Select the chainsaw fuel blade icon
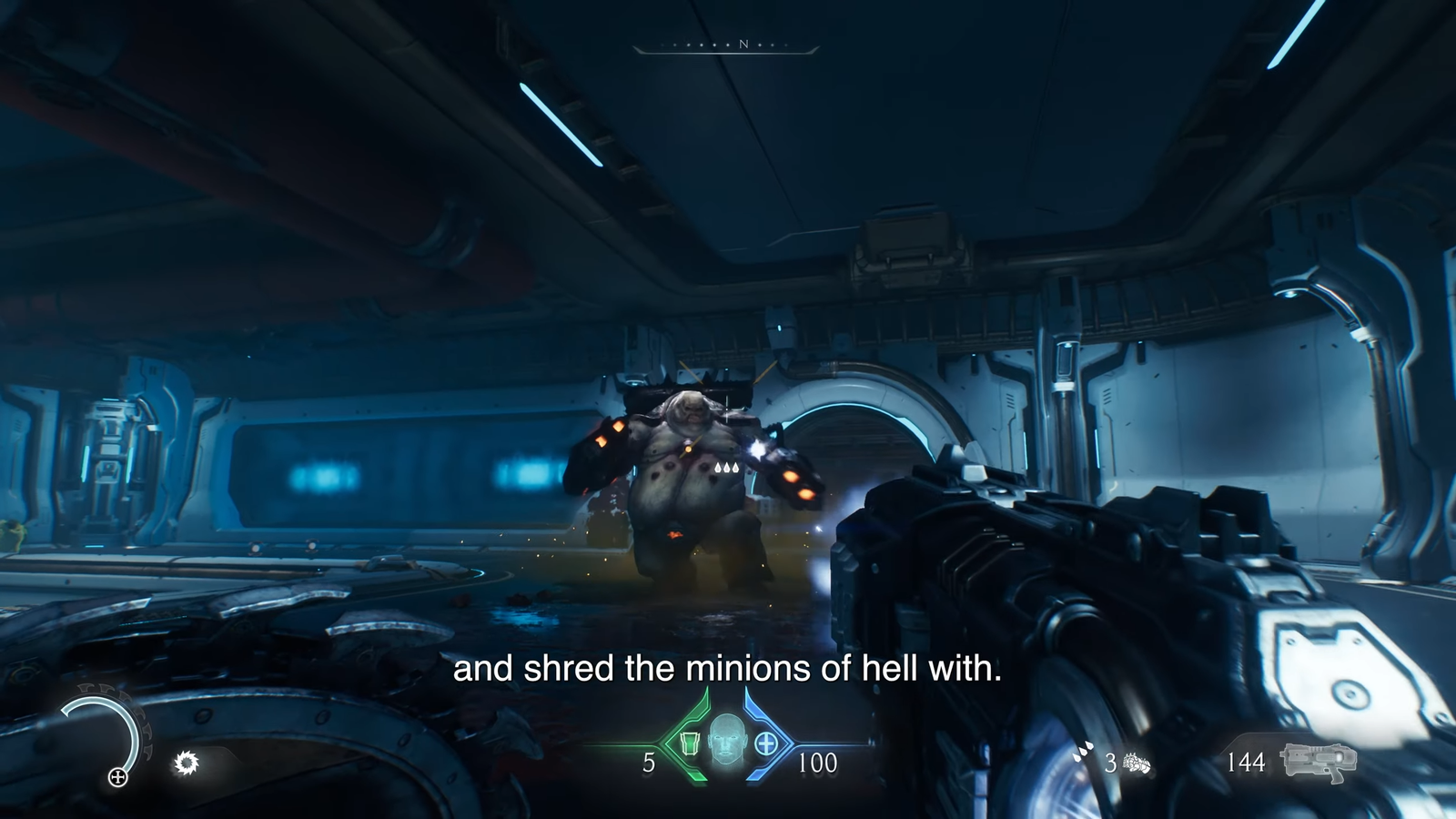 (x=186, y=762)
